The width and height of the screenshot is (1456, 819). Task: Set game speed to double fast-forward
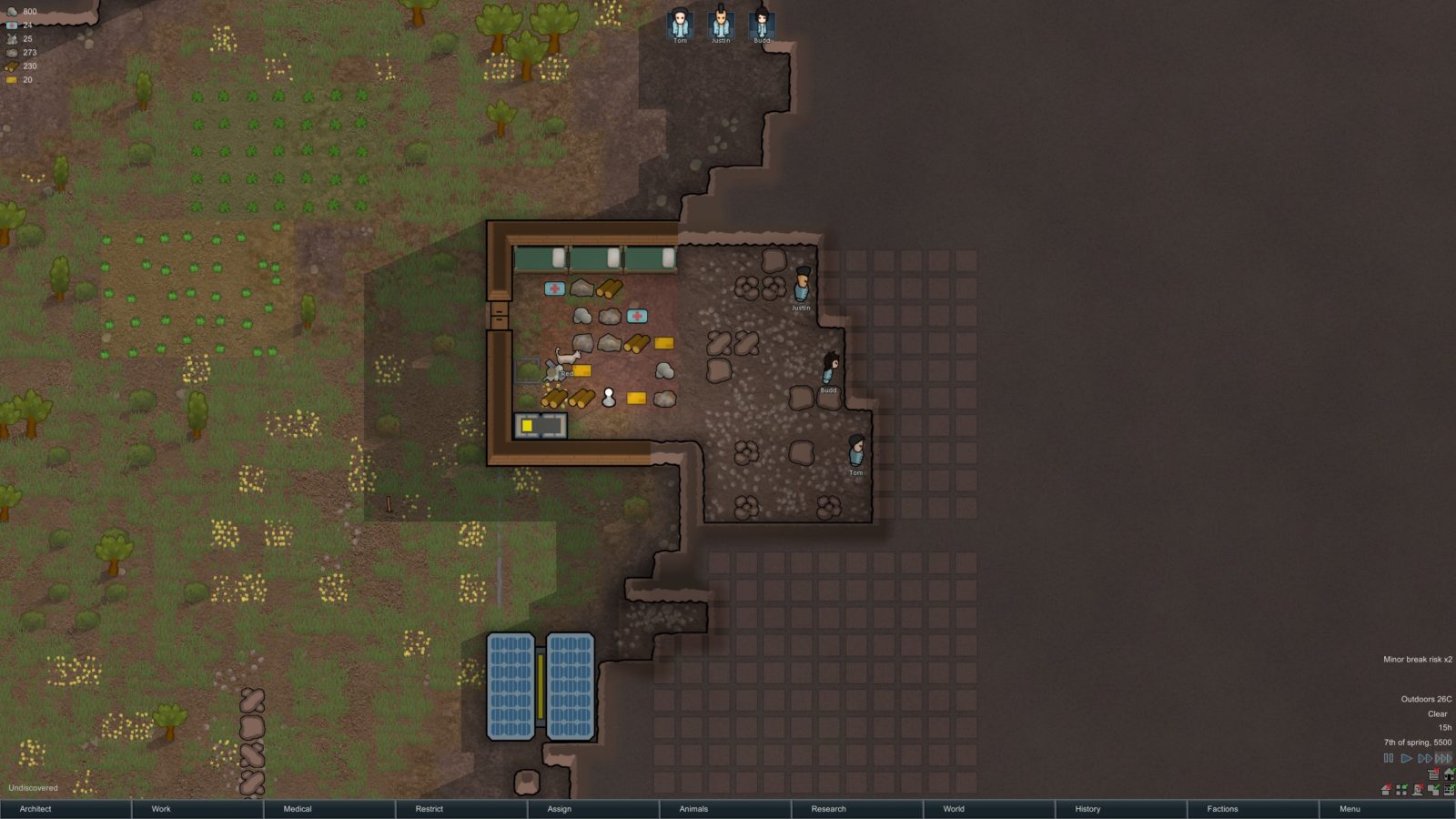(x=1424, y=758)
